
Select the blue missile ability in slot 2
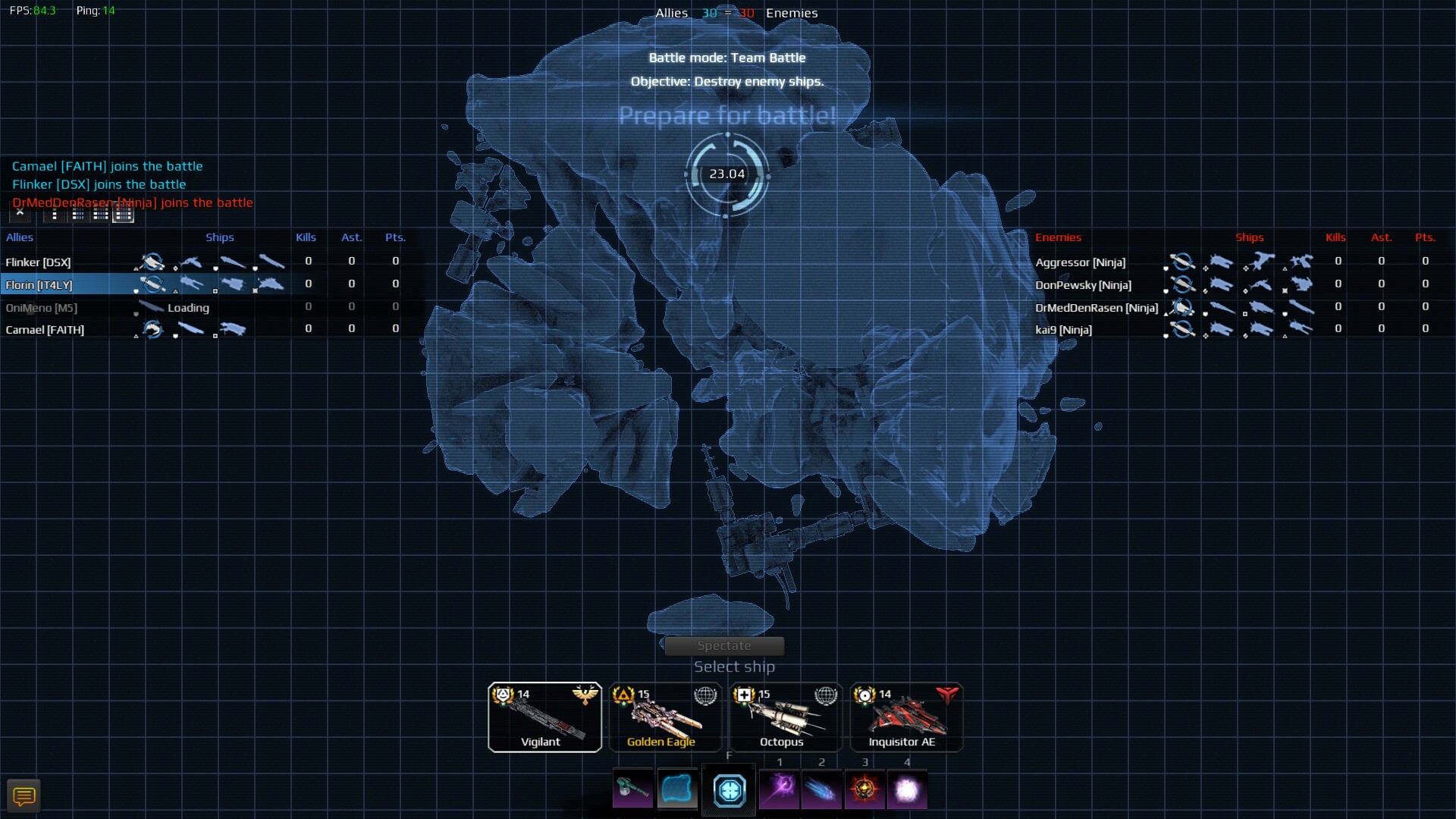click(823, 790)
